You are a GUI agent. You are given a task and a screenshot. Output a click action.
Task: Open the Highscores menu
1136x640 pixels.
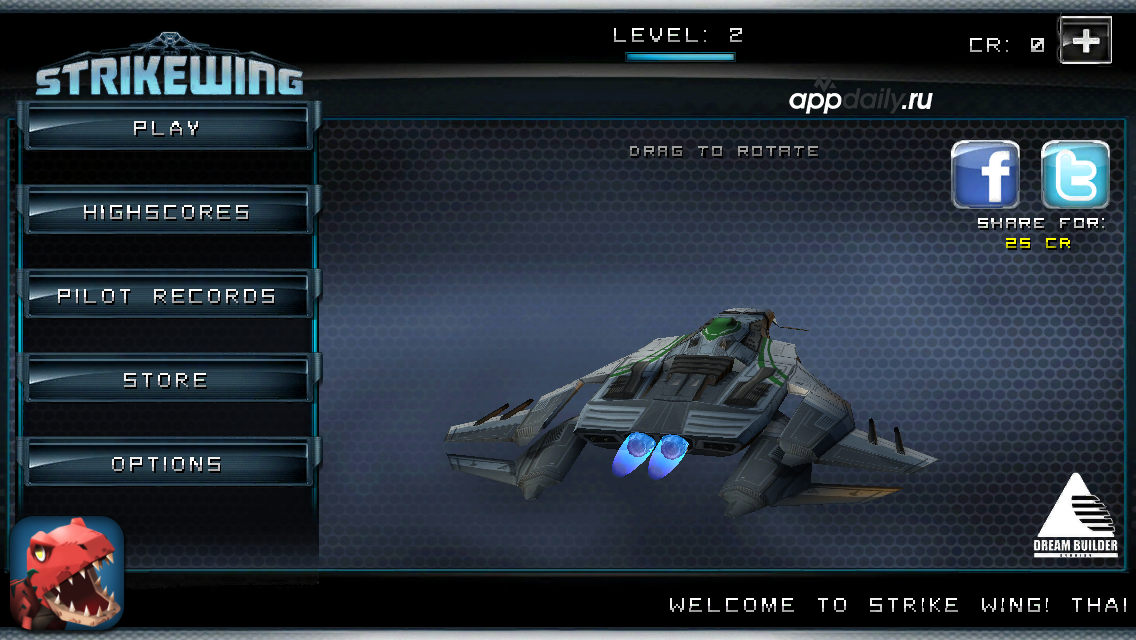pyautogui.click(x=167, y=212)
